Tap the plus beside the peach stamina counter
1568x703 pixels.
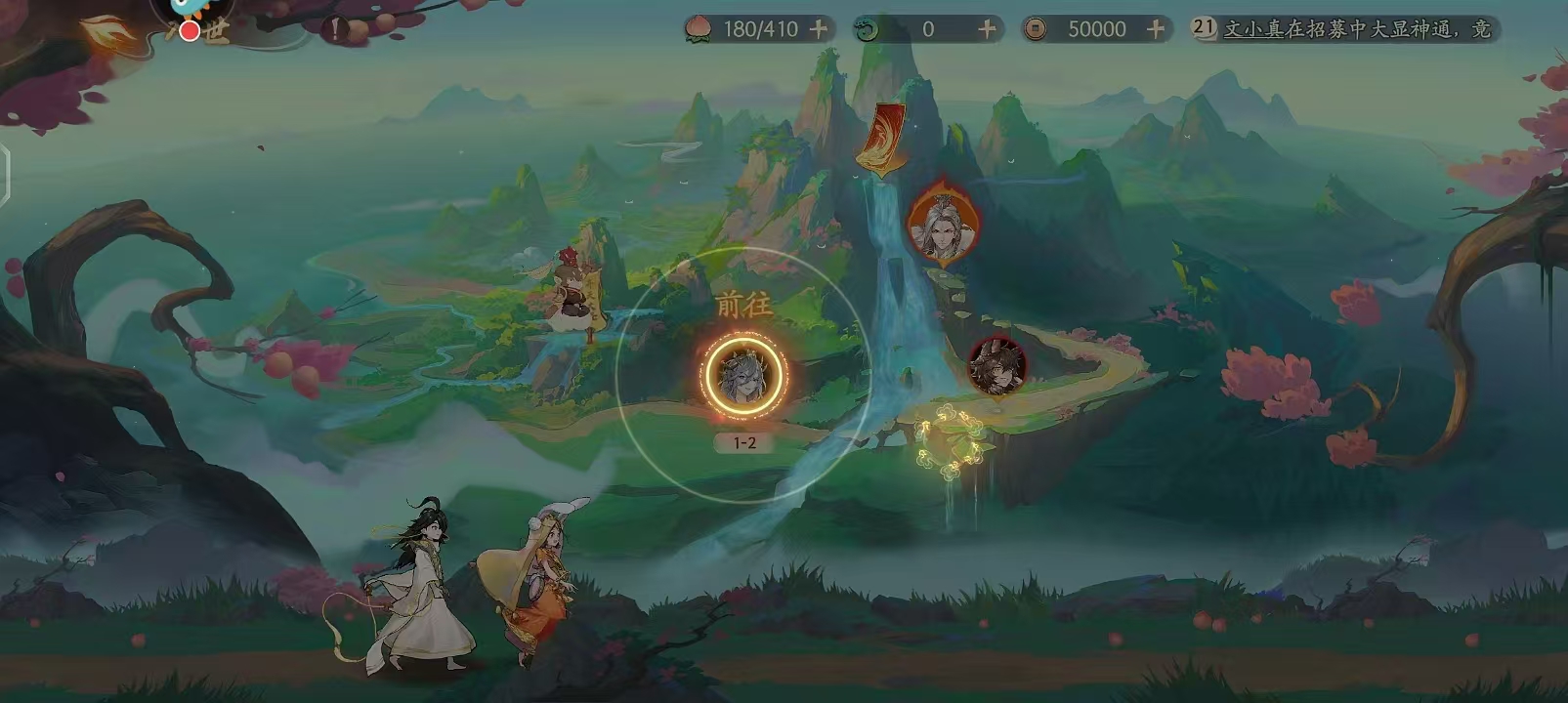[x=819, y=29]
